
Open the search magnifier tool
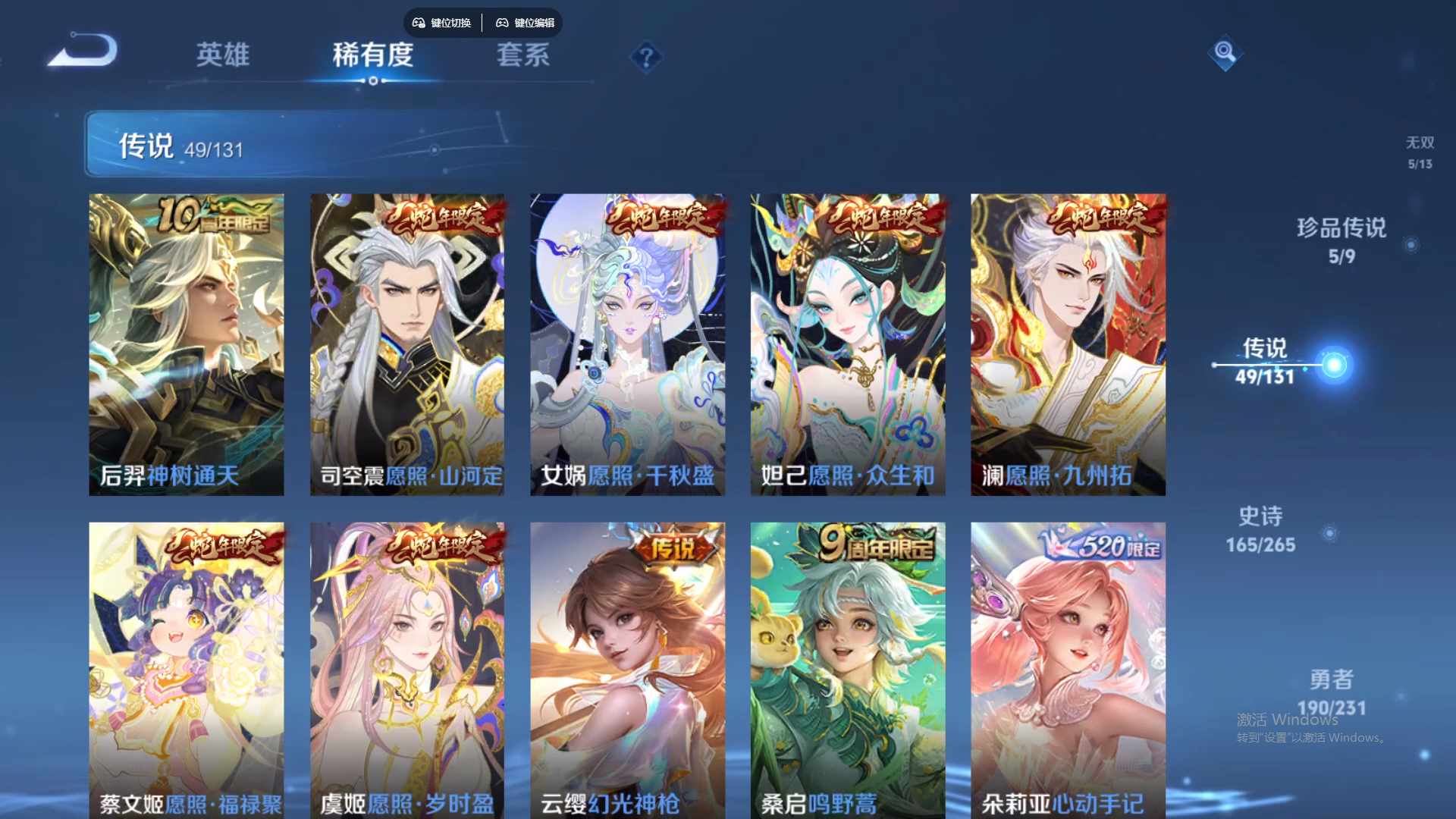pos(1226,53)
